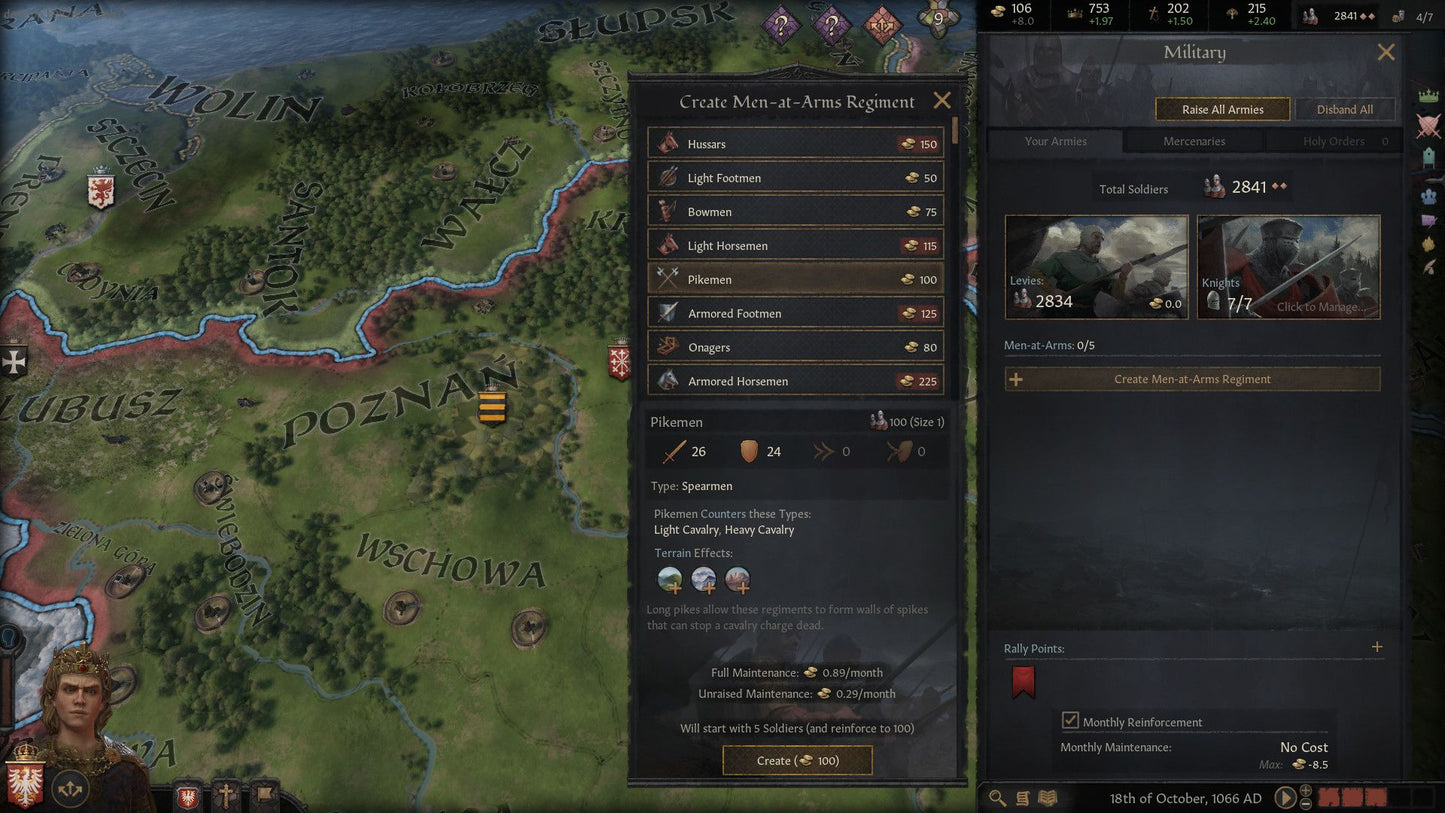Select the quill decisions icon in sidebar
Image resolution: width=1445 pixels, height=813 pixels.
(x=1429, y=267)
